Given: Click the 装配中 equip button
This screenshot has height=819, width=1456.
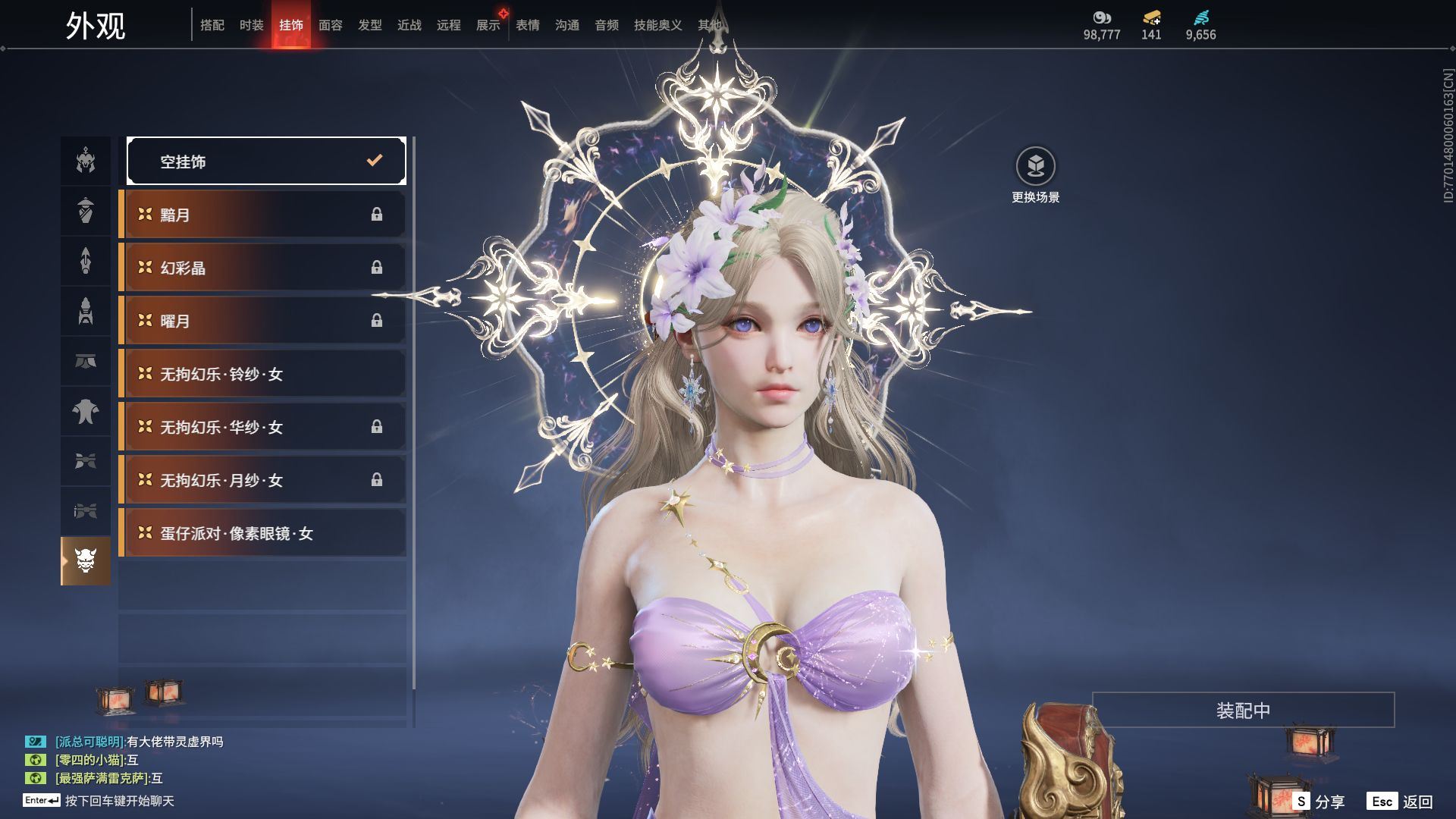Looking at the screenshot, I should pyautogui.click(x=1243, y=710).
